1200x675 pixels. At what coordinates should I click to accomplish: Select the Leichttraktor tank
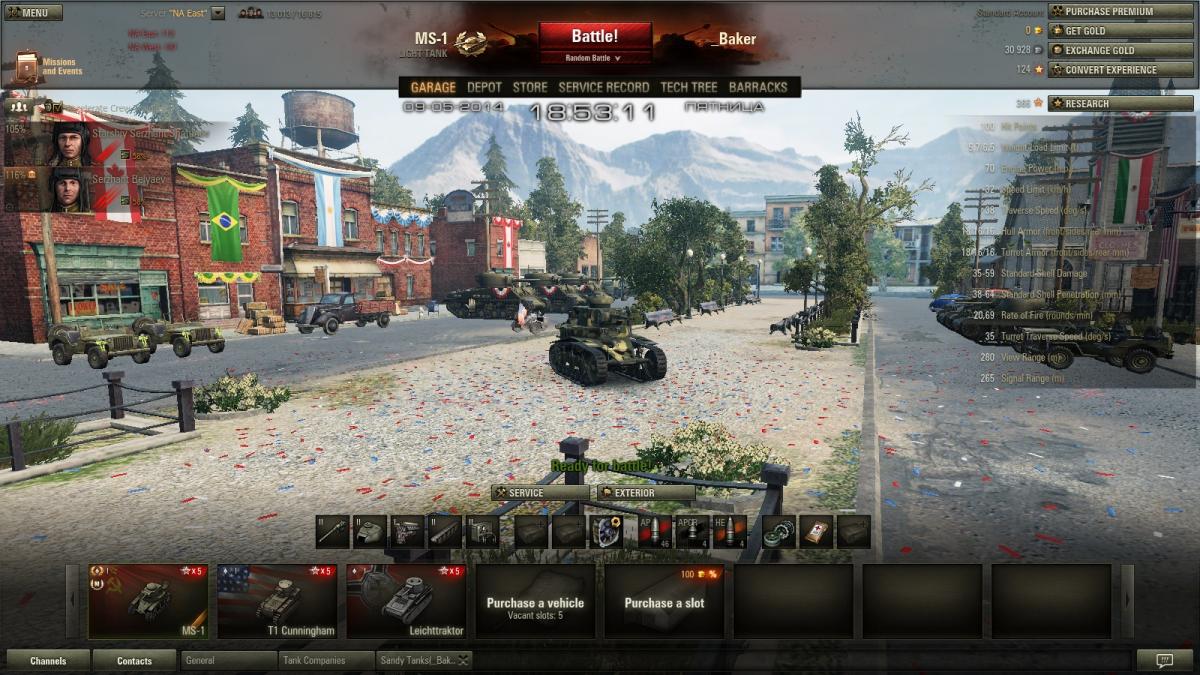click(x=406, y=601)
